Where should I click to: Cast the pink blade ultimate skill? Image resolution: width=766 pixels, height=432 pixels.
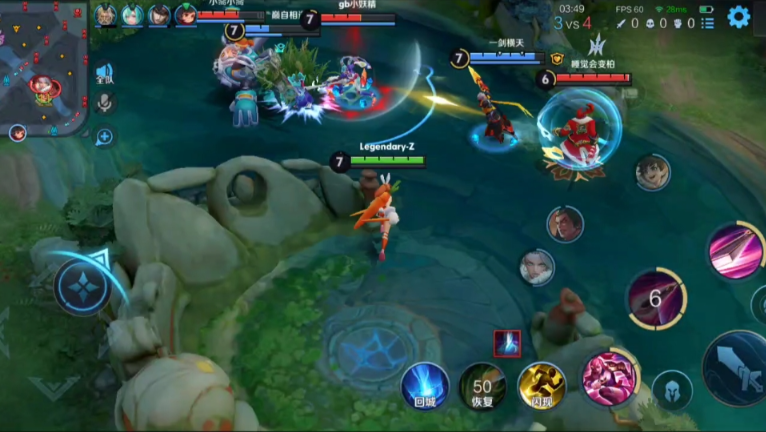pos(736,250)
